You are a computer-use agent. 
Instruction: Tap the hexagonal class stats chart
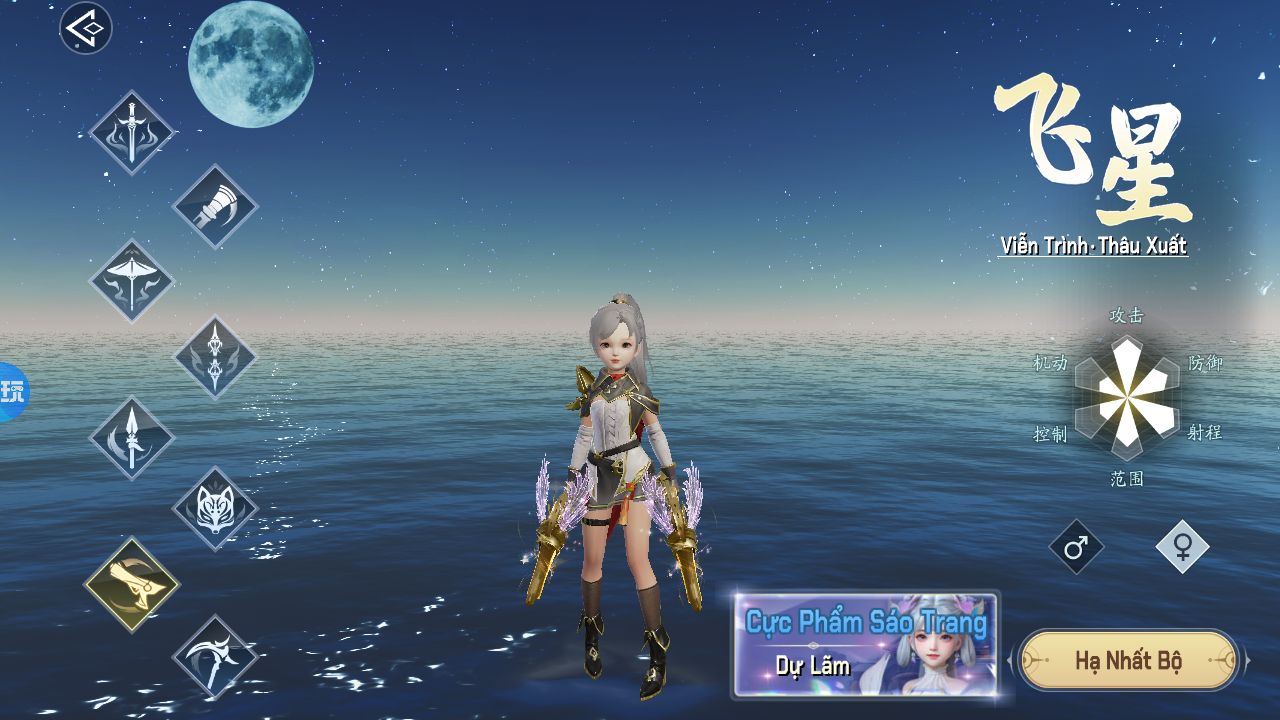click(x=1127, y=397)
